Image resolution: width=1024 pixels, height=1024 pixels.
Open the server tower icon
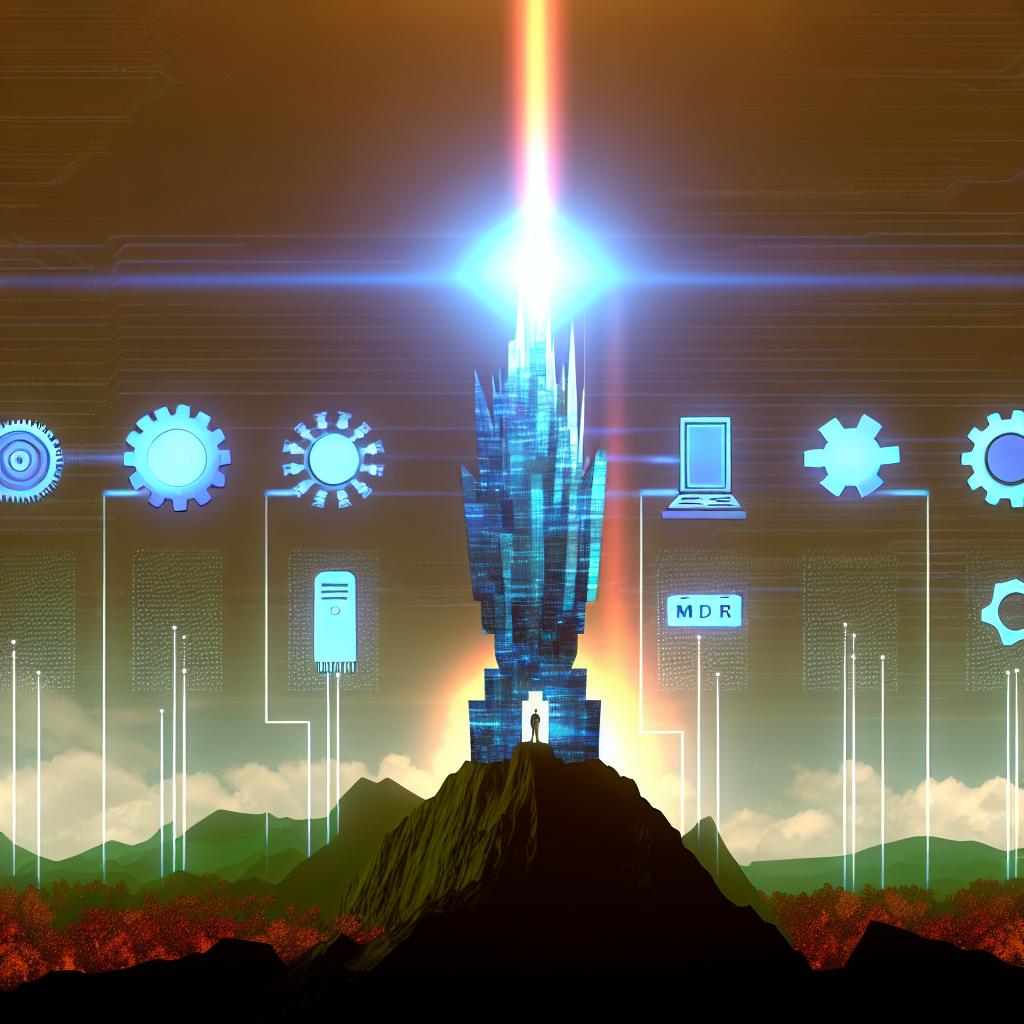(335, 621)
